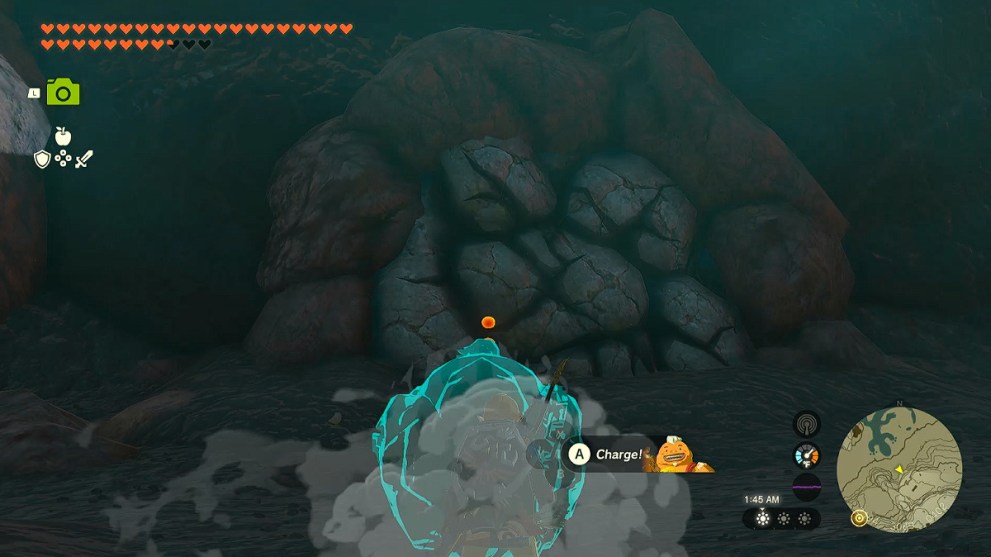Click the Sheikah sensor signal icon
Screen dimensions: 991x557
pyautogui.click(x=806, y=424)
